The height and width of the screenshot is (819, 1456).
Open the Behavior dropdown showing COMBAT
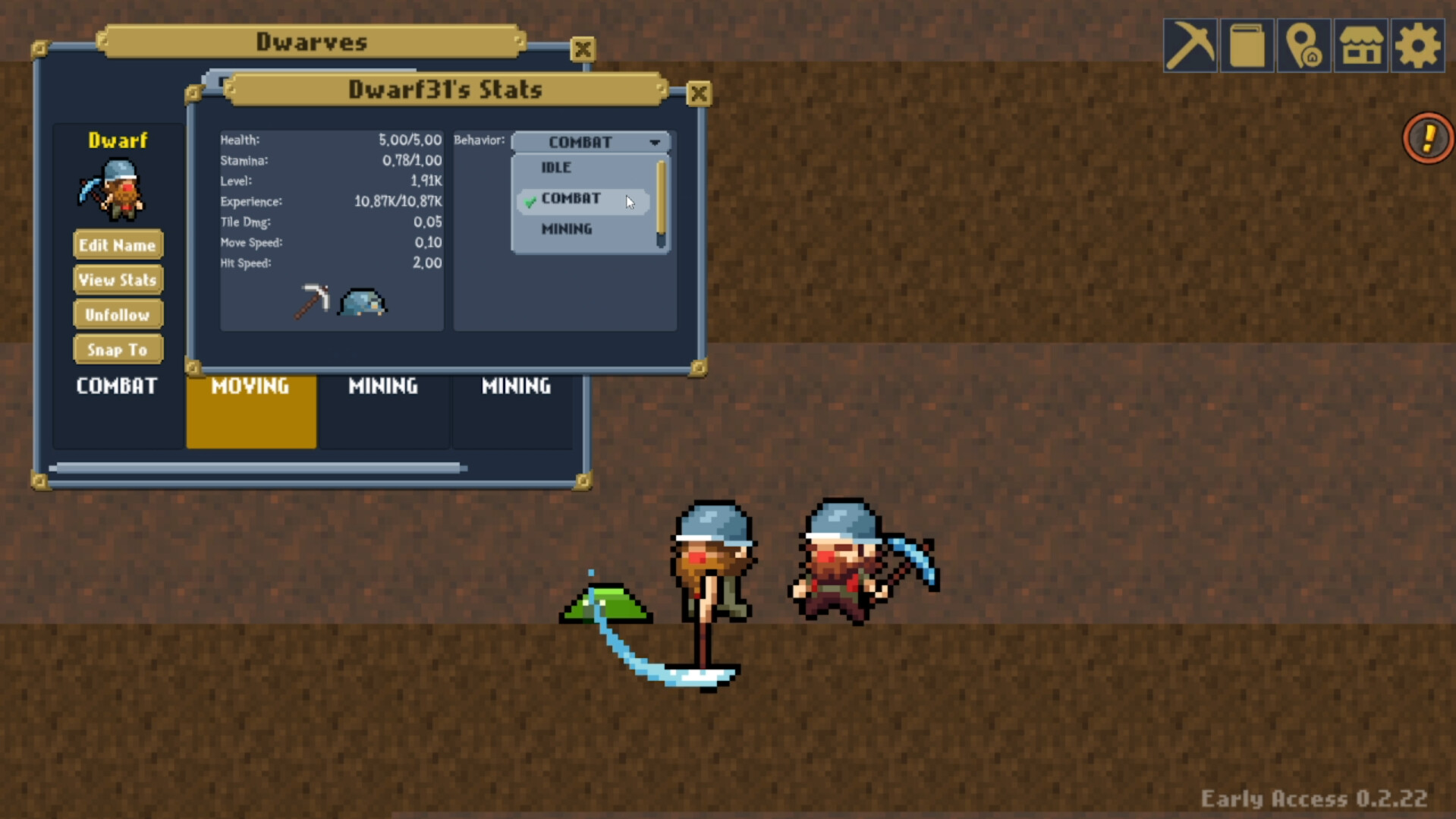(x=580, y=142)
